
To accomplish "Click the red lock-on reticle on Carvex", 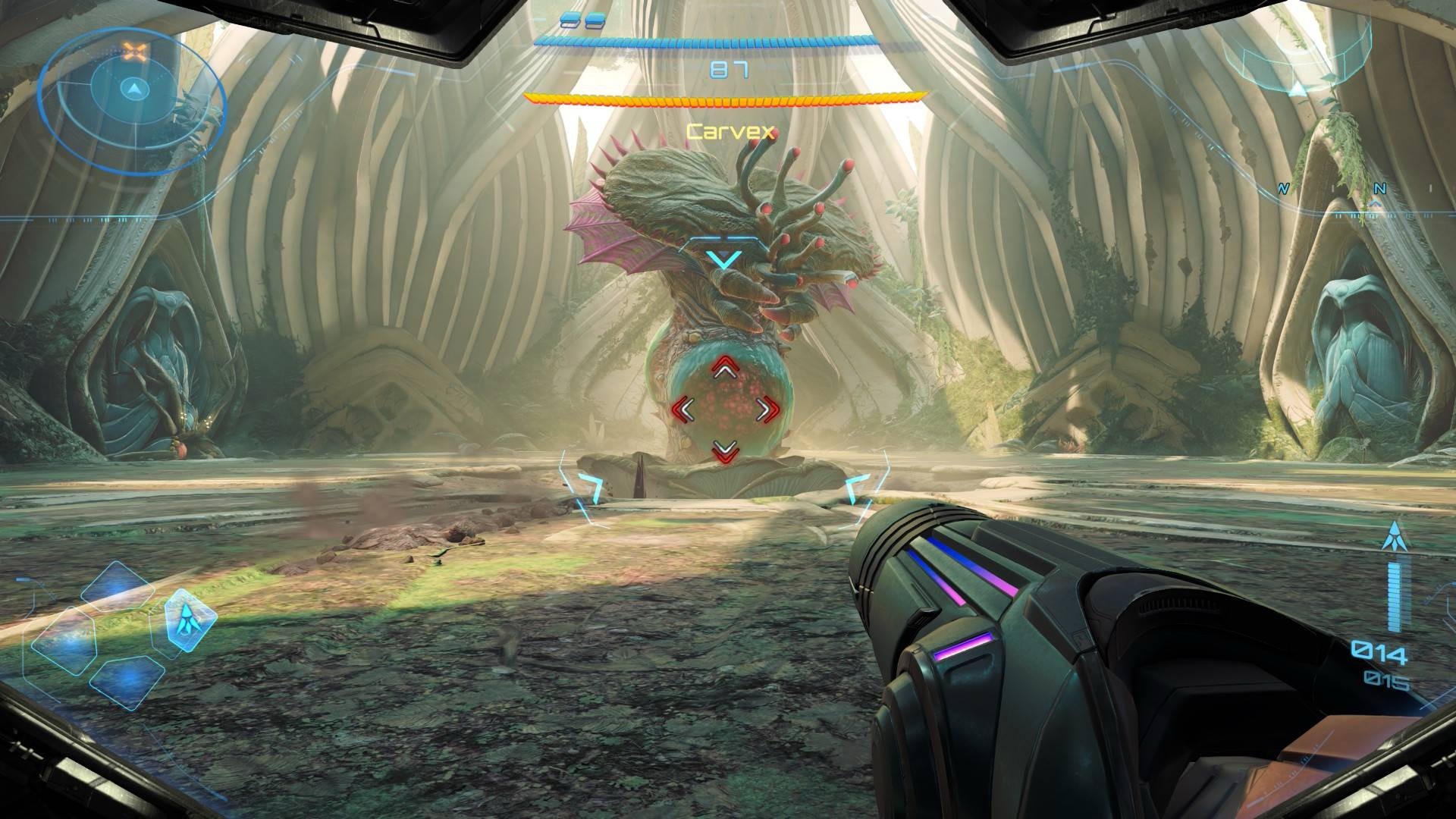I will tap(726, 409).
